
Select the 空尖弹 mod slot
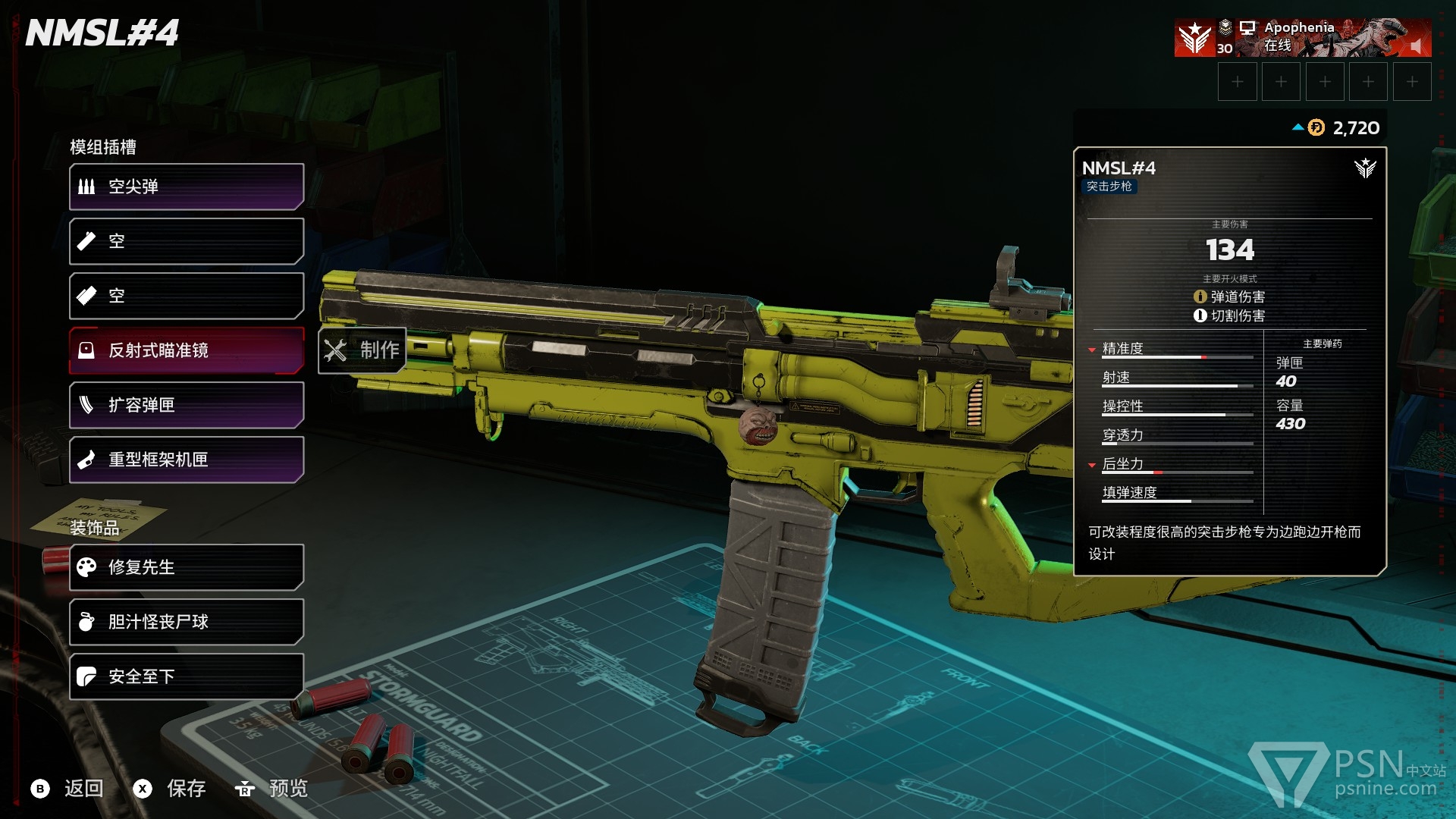pos(187,187)
